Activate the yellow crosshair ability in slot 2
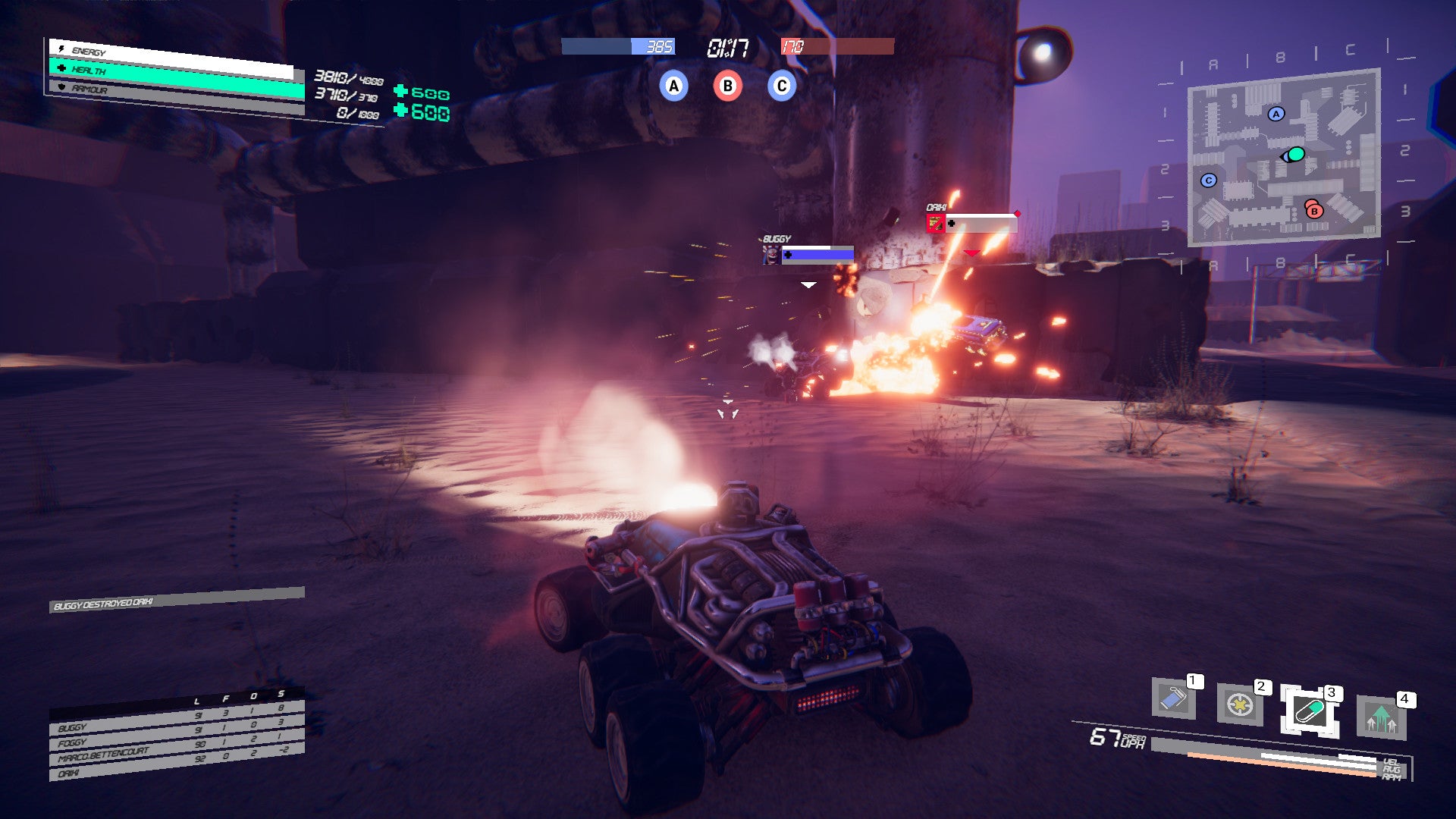Image resolution: width=1456 pixels, height=819 pixels. coord(1239,704)
